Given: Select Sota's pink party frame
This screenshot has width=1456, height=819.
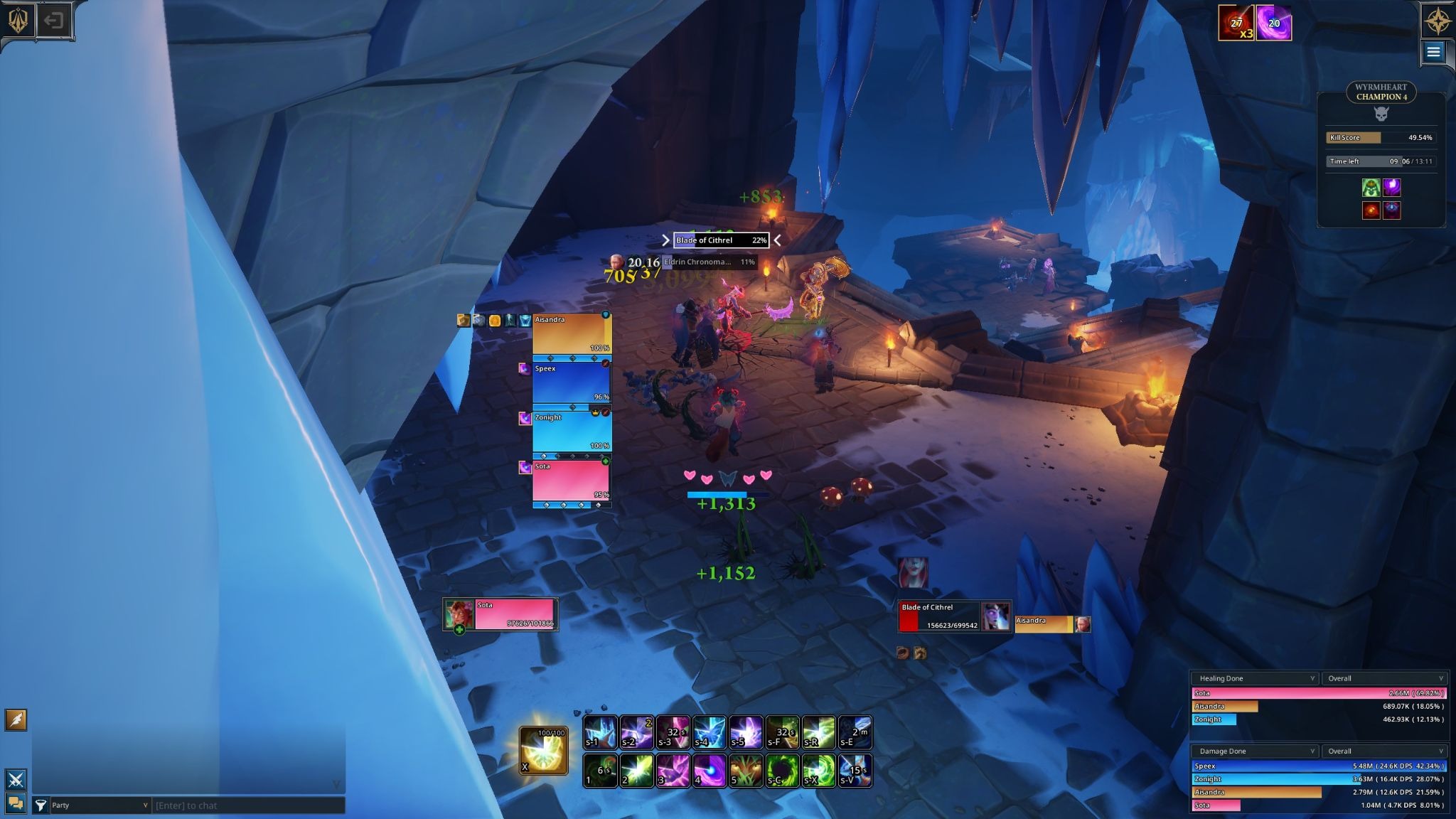Looking at the screenshot, I should pos(572,481).
